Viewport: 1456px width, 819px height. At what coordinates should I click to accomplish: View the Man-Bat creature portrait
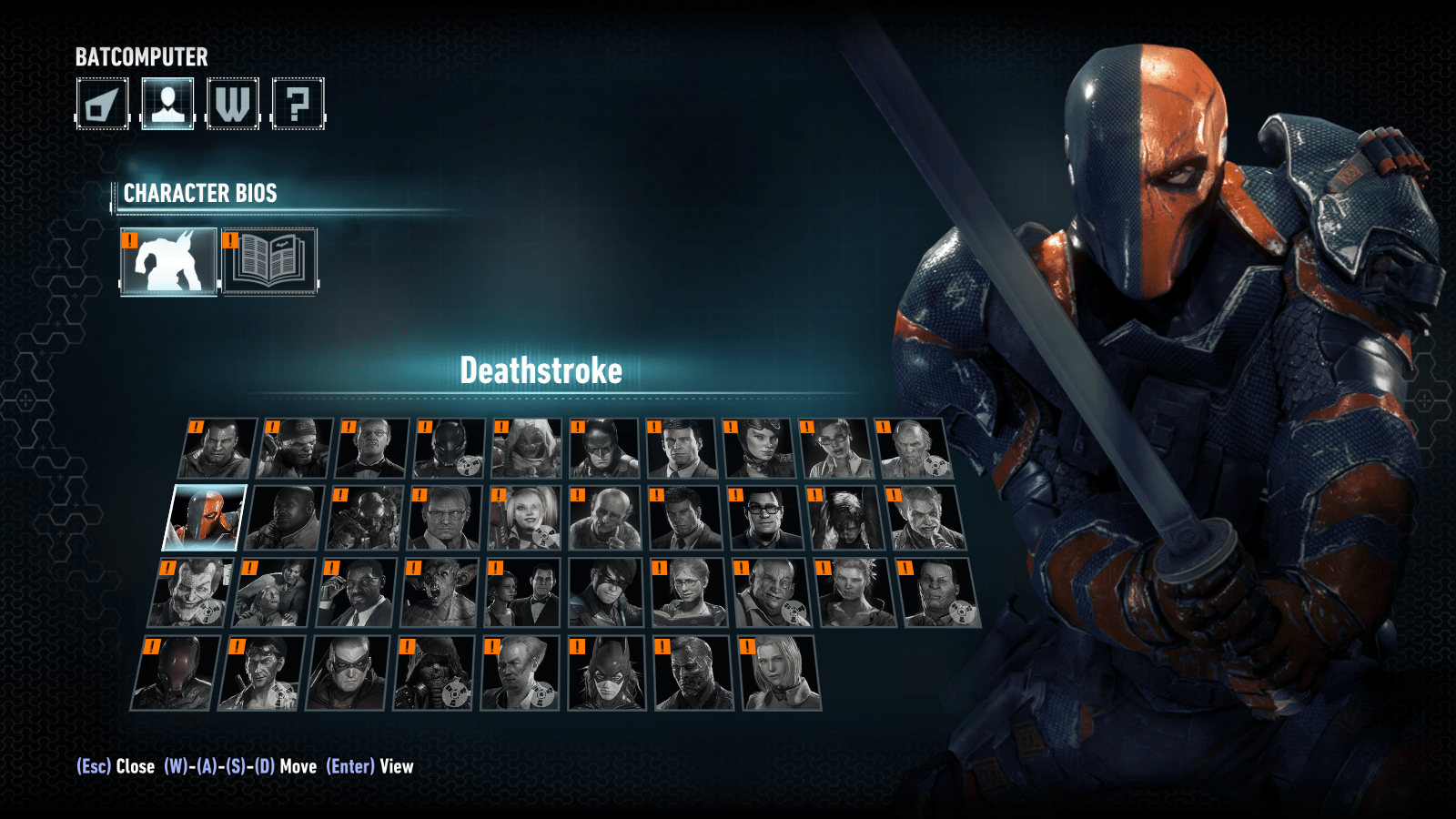tap(440, 593)
